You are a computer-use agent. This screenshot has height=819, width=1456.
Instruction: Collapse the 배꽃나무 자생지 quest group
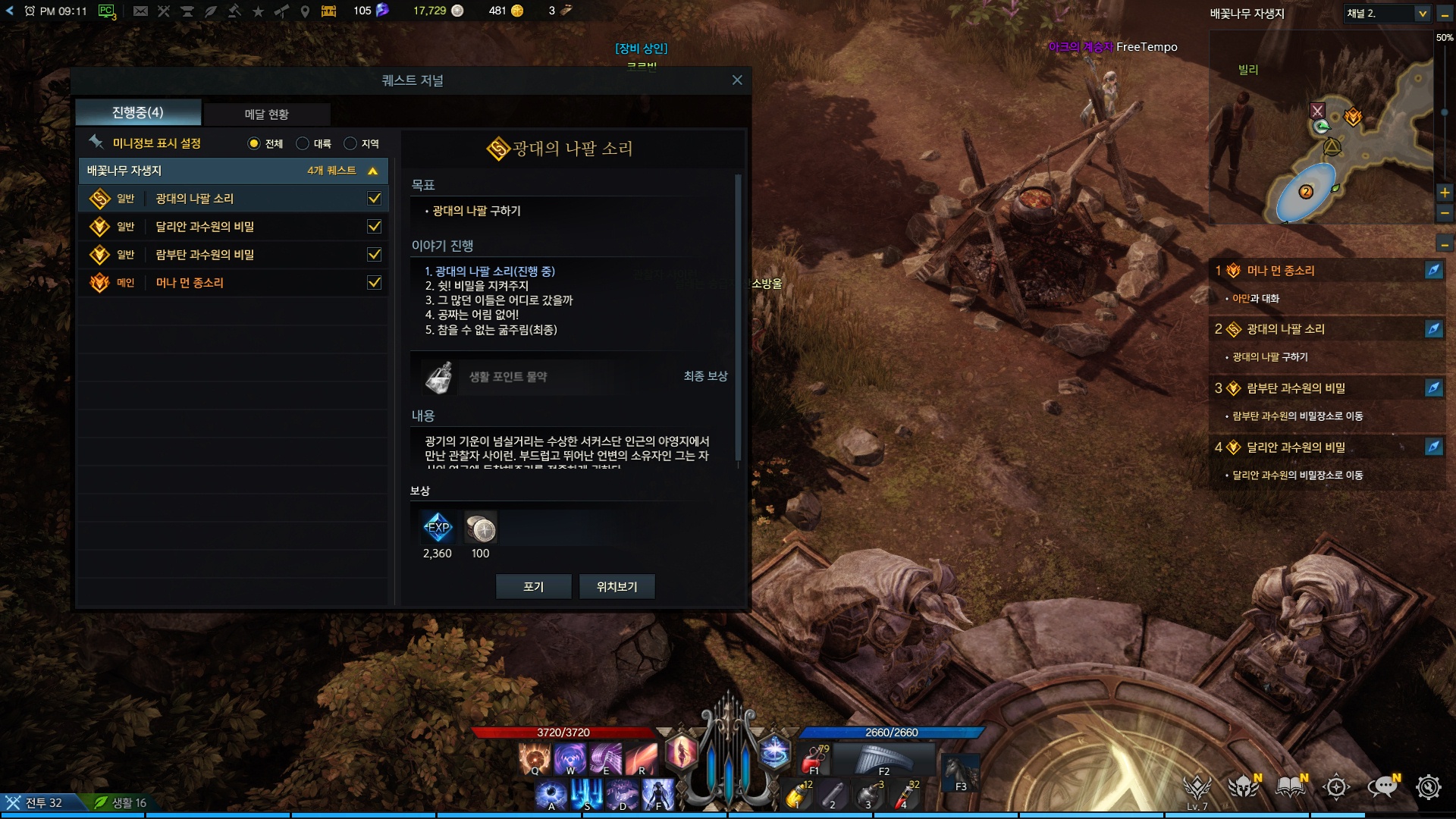click(372, 171)
